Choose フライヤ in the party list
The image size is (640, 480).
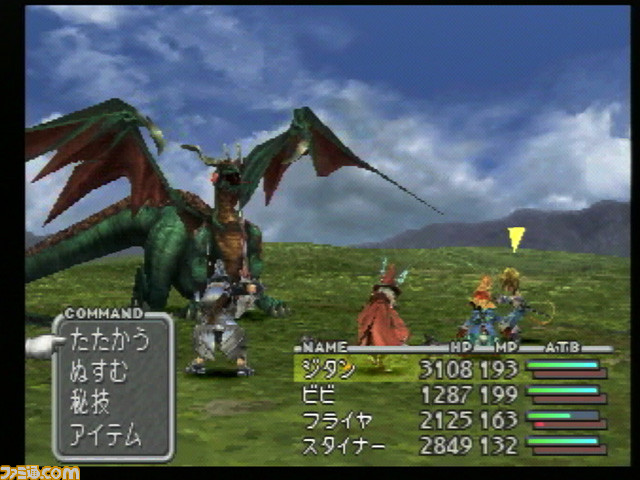(336, 420)
